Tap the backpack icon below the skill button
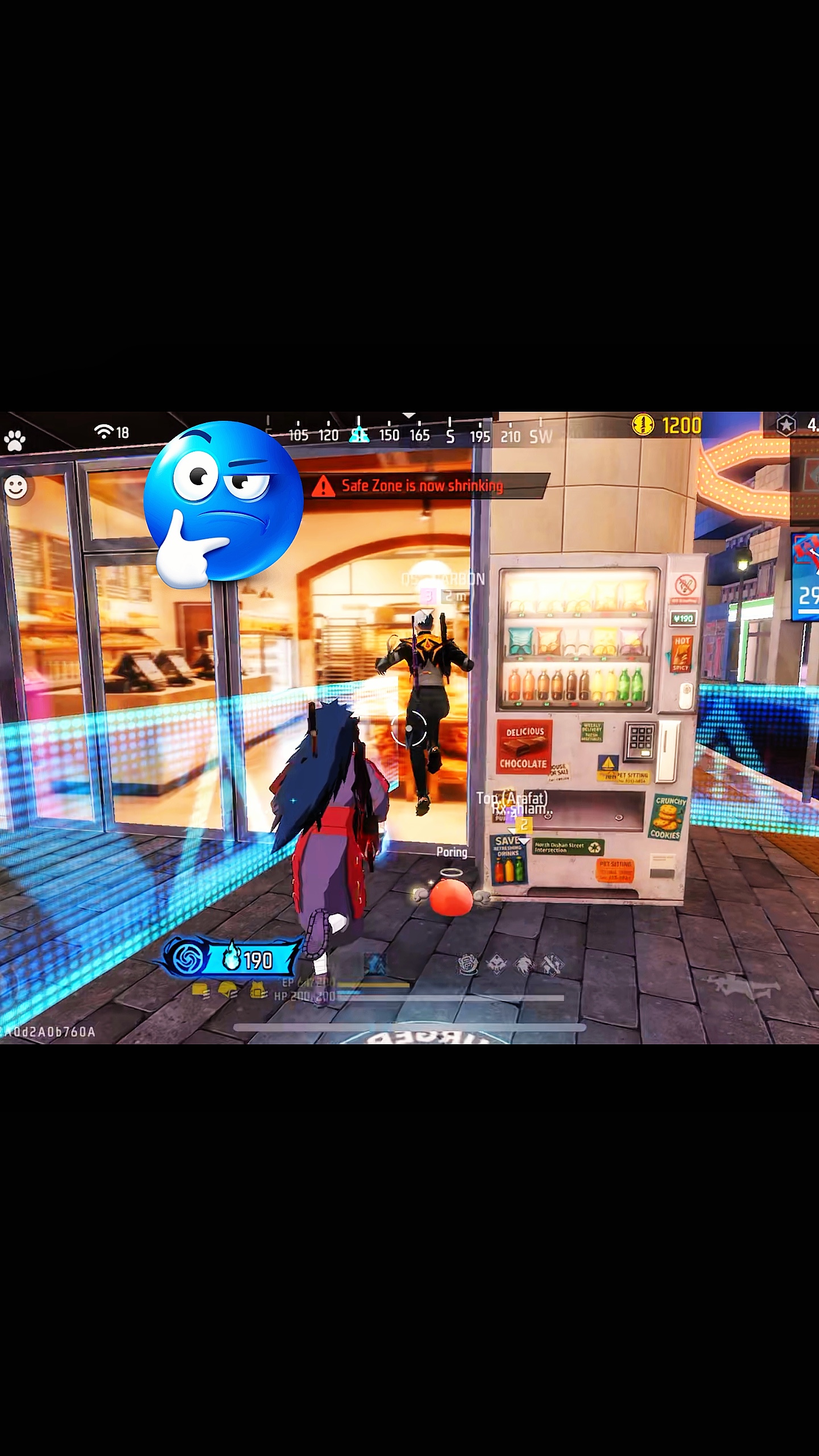The height and width of the screenshot is (1456, 819). click(258, 991)
